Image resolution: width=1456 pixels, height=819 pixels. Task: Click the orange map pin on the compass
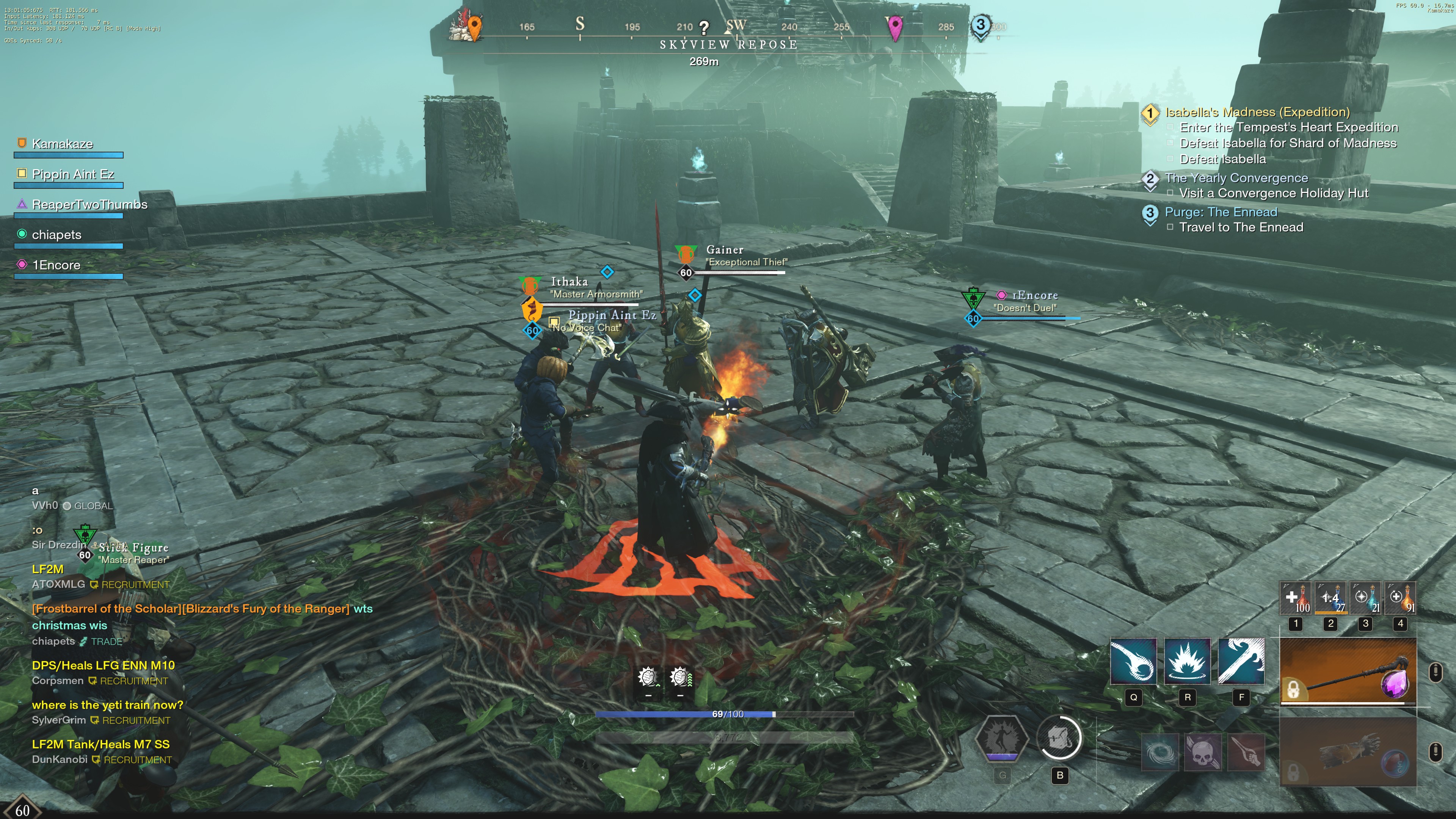475,27
